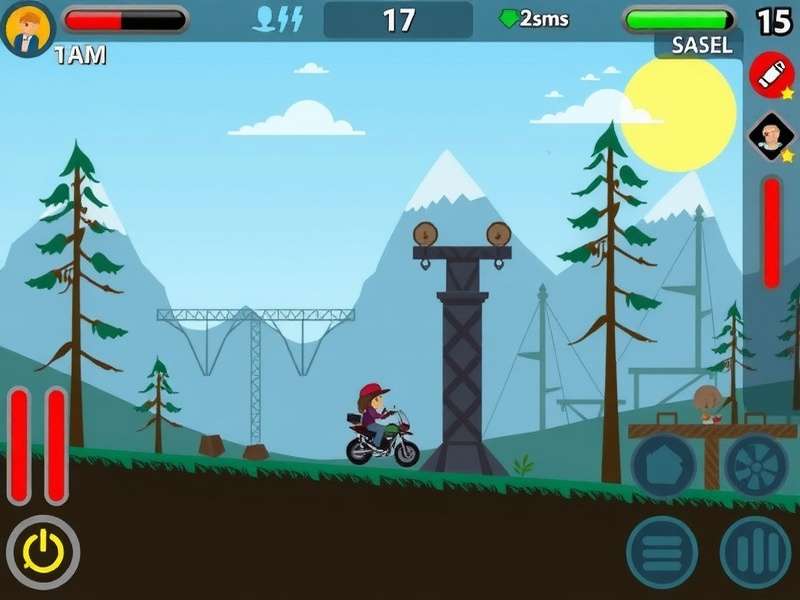This screenshot has height=600, width=800.
Task: Open the three-line menu button
Action: 662,552
